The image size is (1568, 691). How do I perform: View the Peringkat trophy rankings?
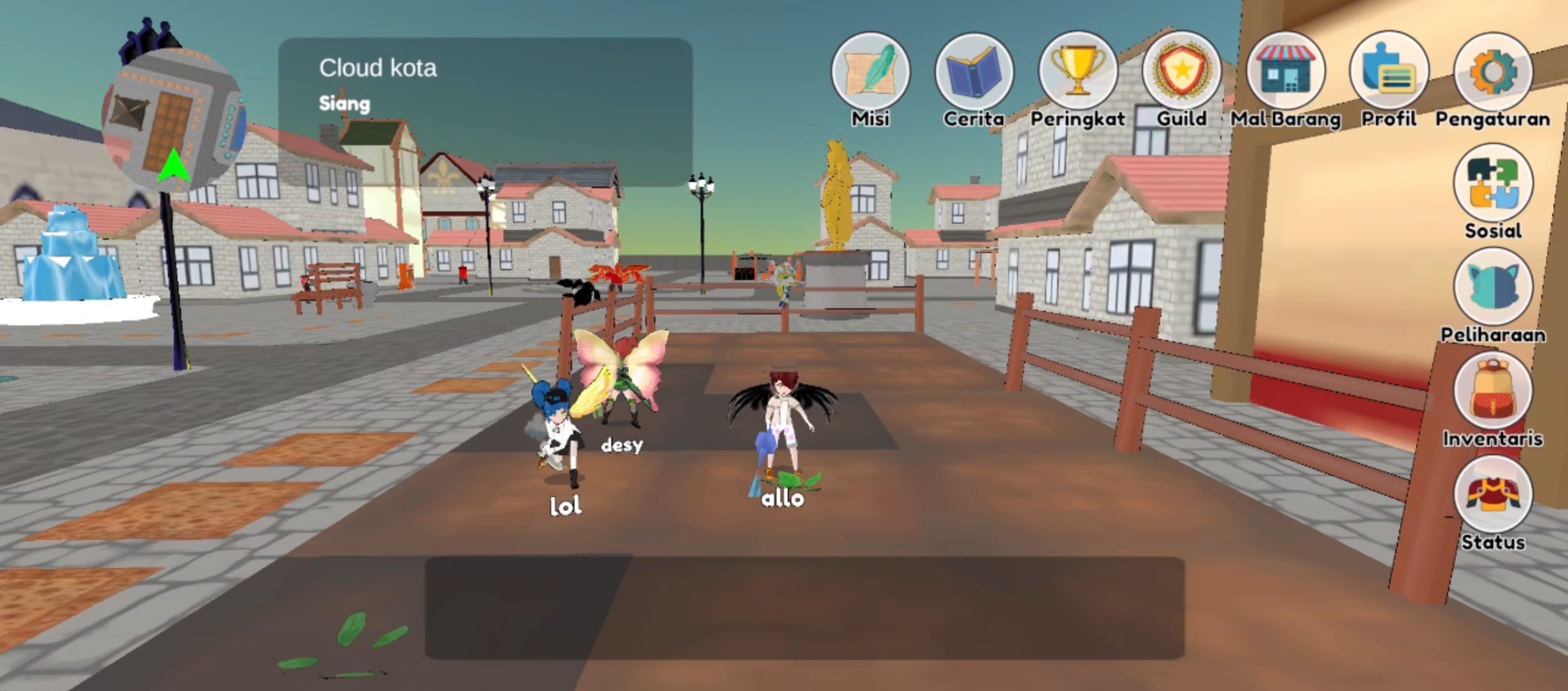1078,72
